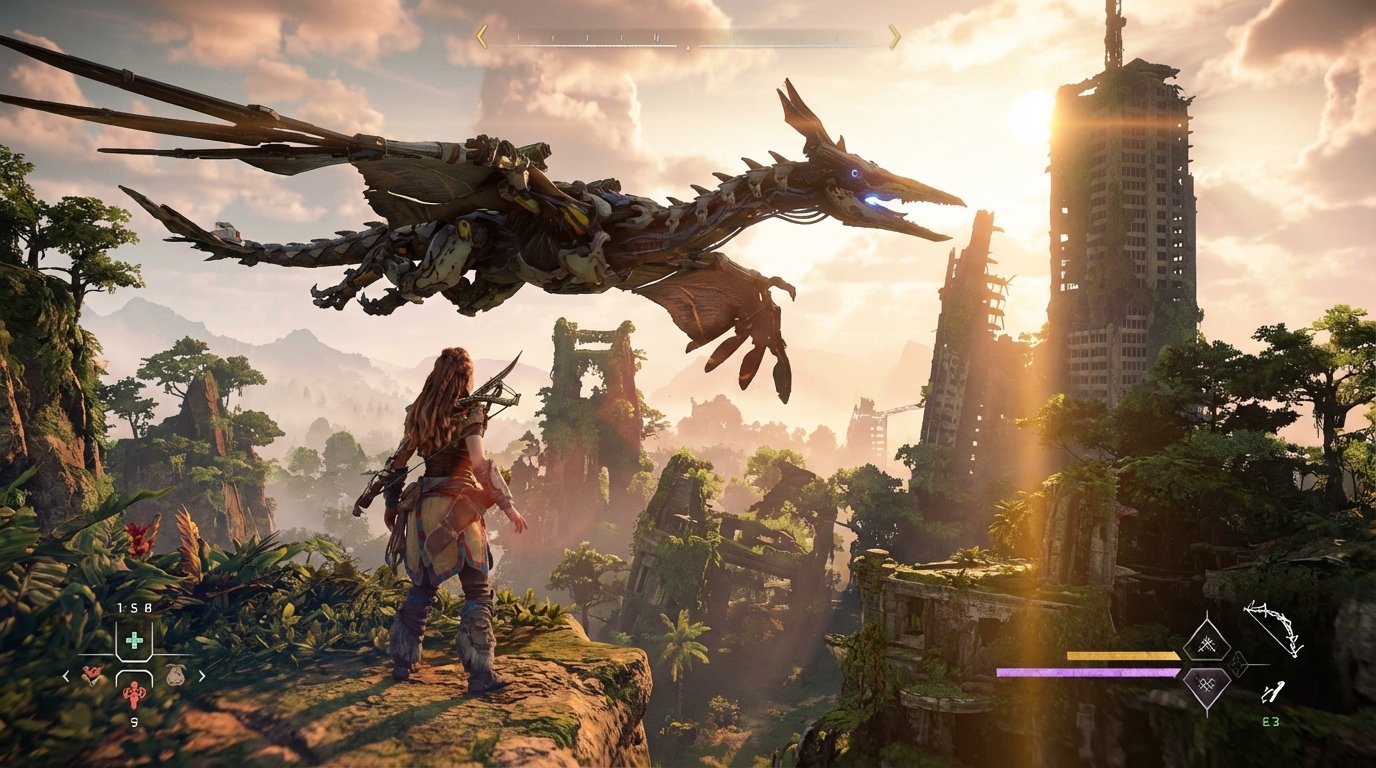Click the green healing cross icon
This screenshot has width=1376, height=768.
134,639
